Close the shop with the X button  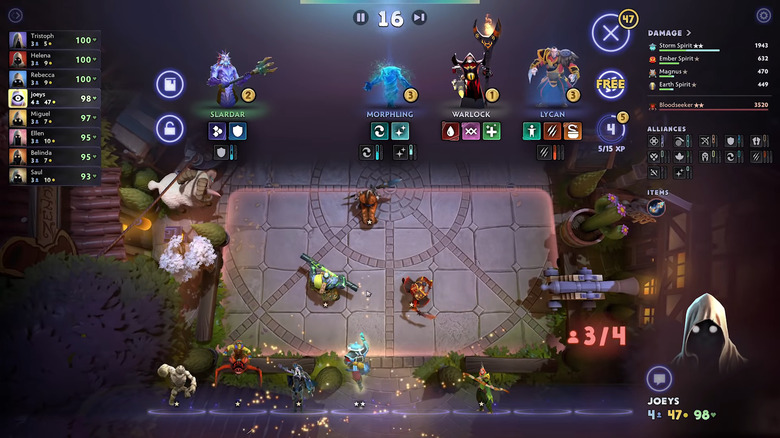(x=610, y=33)
